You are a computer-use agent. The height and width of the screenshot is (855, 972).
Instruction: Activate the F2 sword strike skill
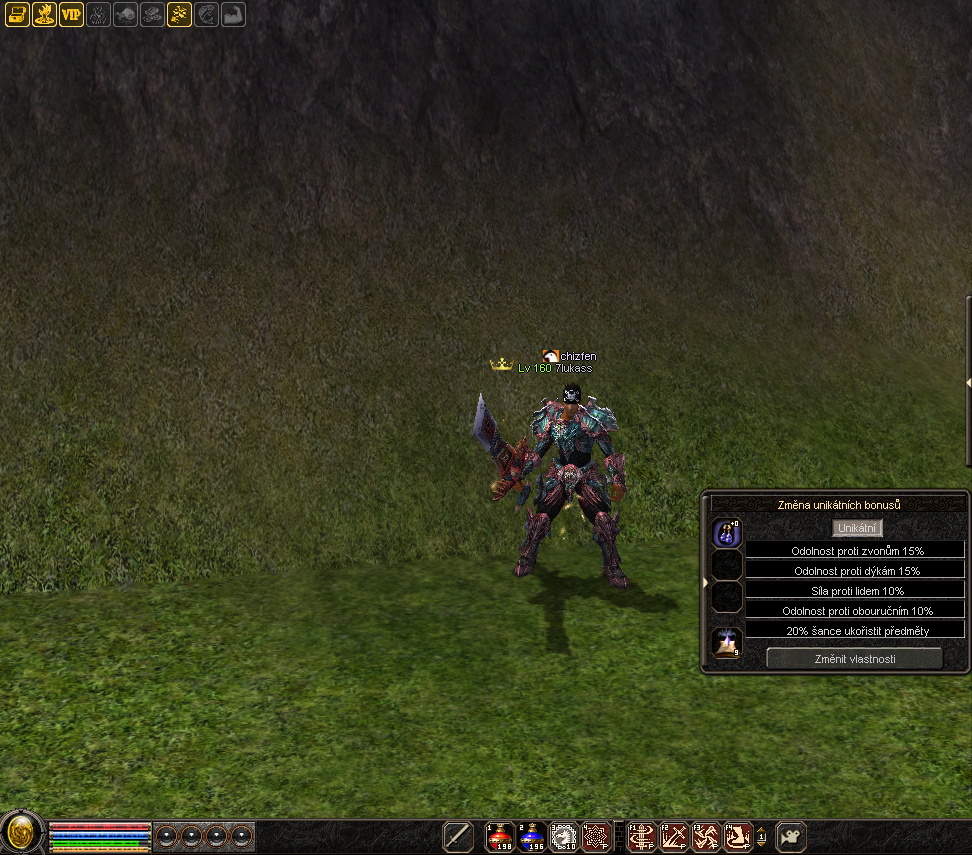(673, 836)
